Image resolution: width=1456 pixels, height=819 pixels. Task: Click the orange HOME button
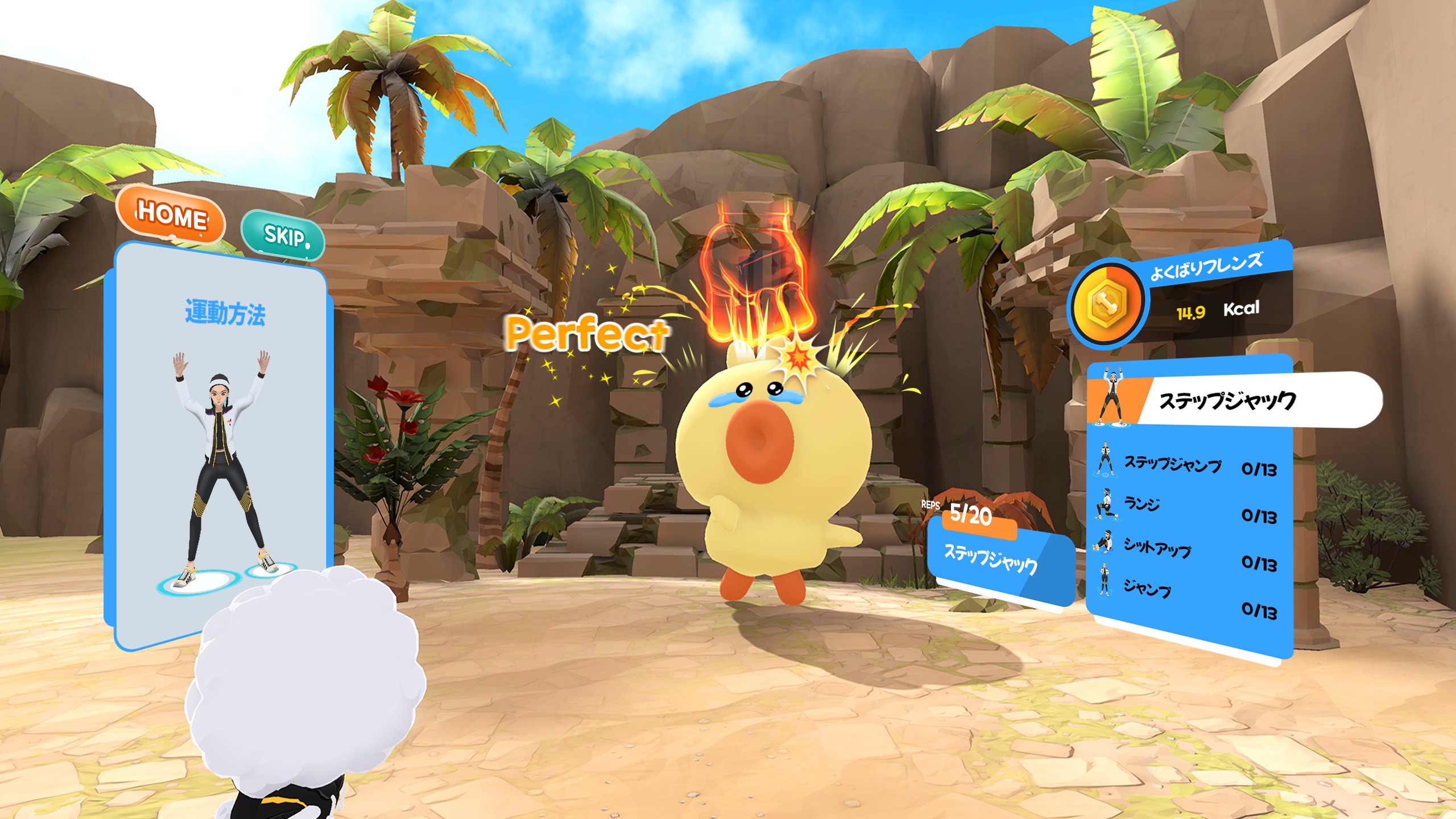(171, 215)
